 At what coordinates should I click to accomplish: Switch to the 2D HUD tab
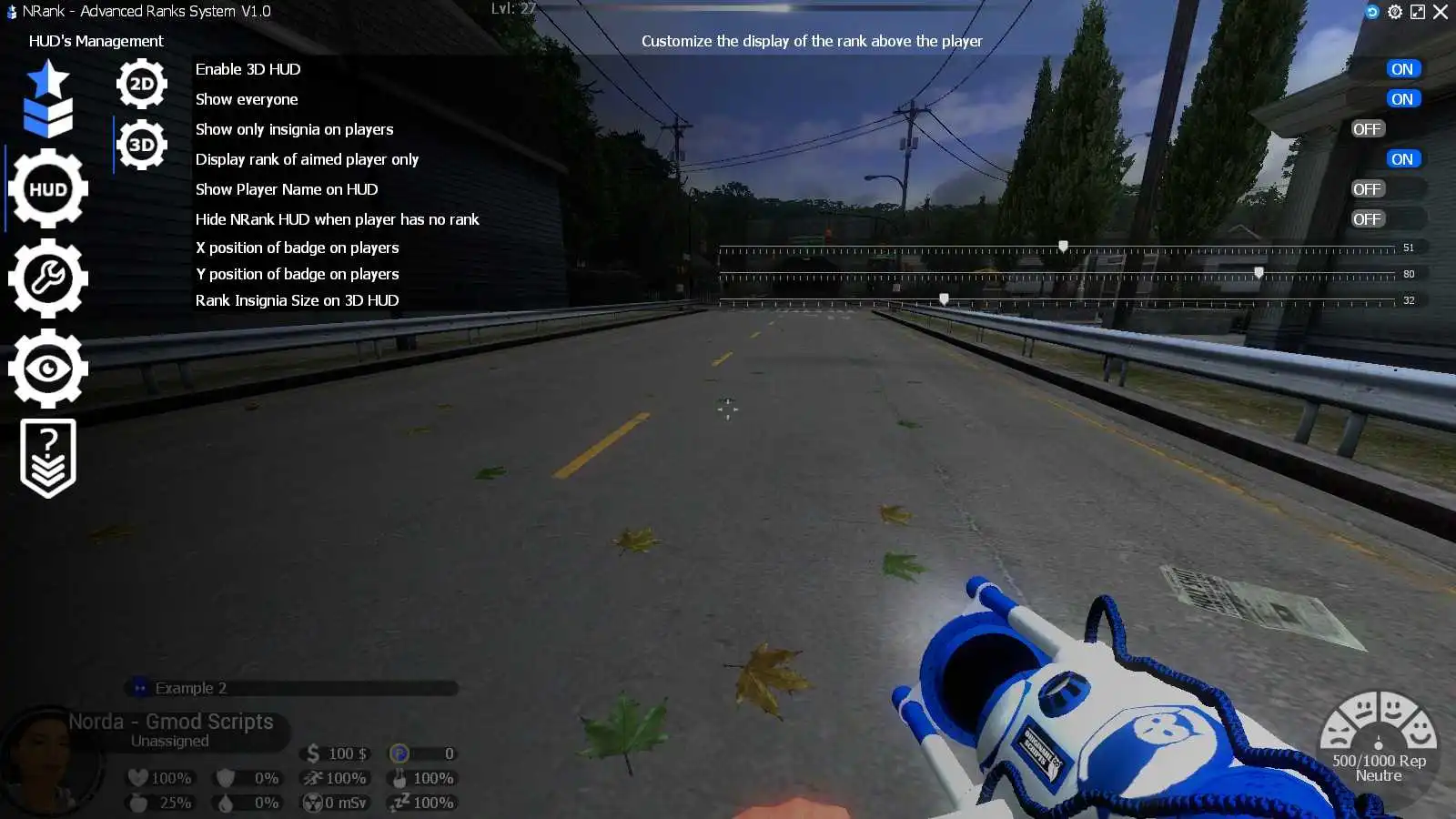(141, 82)
